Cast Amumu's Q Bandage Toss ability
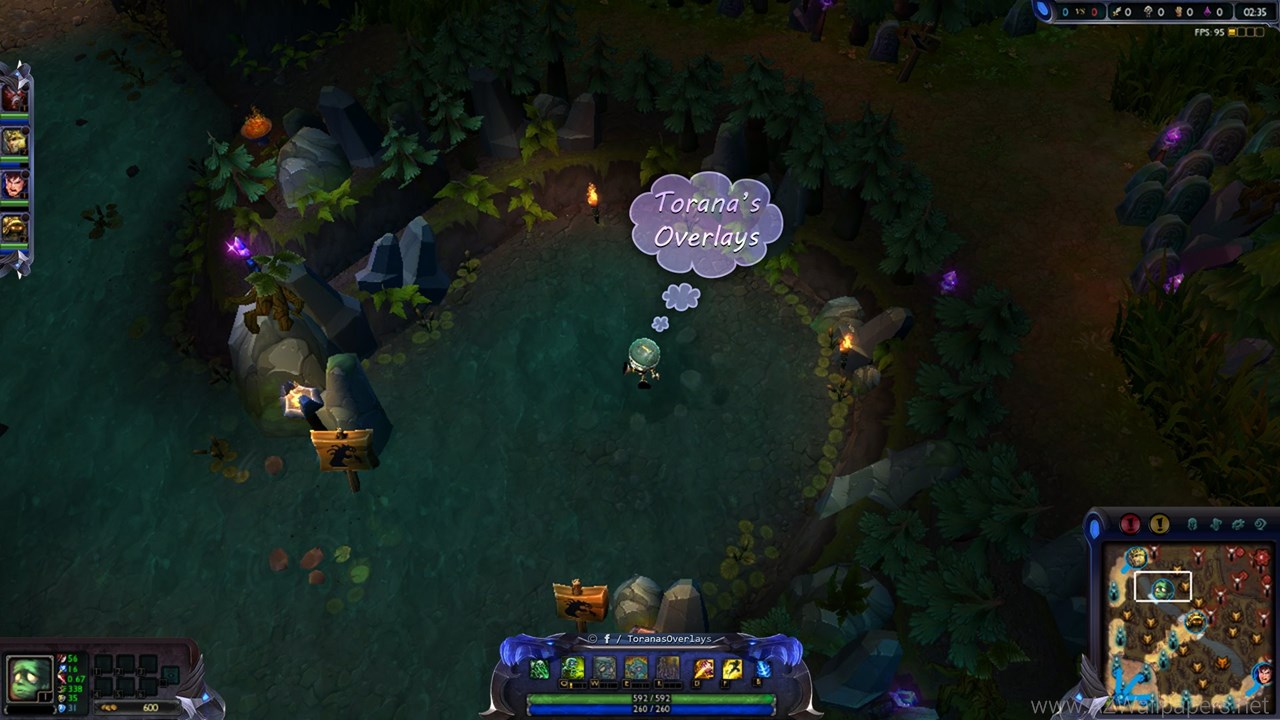The width and height of the screenshot is (1280, 720). [x=572, y=669]
